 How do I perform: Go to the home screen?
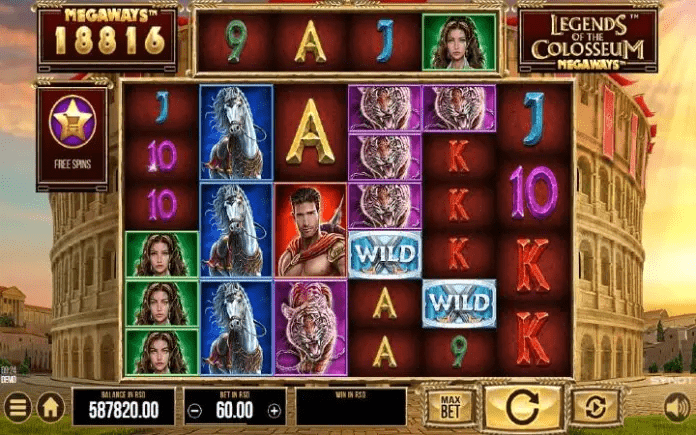tap(50, 408)
